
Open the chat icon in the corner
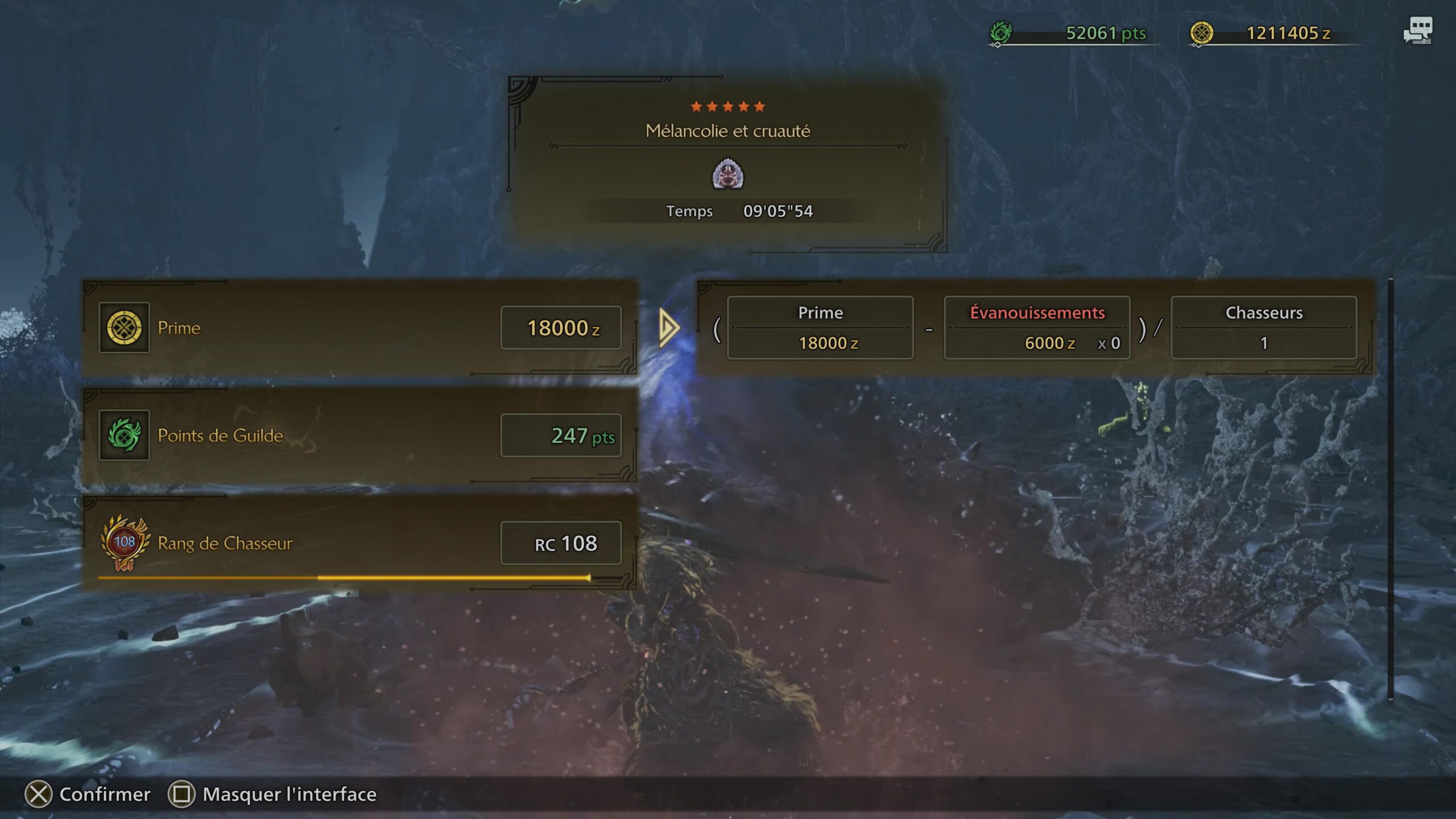(1417, 31)
